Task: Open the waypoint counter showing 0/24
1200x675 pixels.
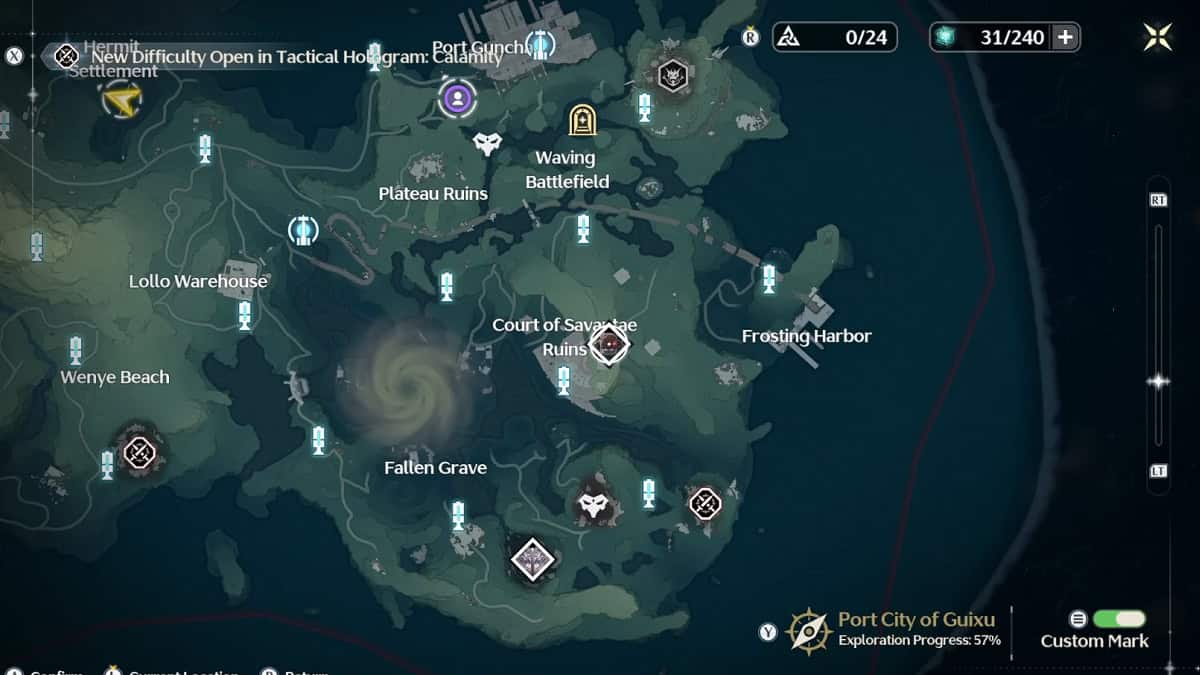Action: [834, 38]
